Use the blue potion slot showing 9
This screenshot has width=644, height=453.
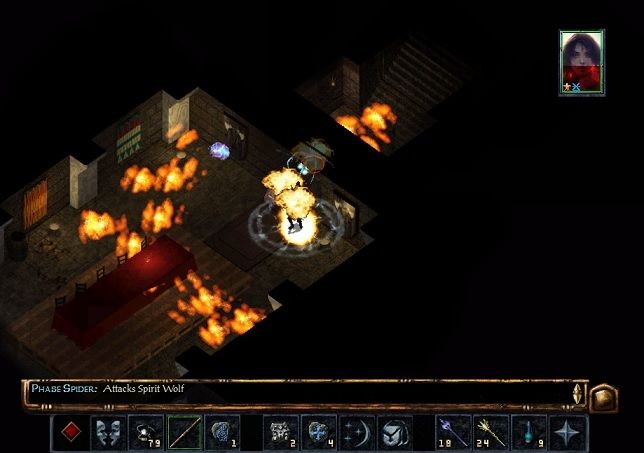tap(528, 433)
